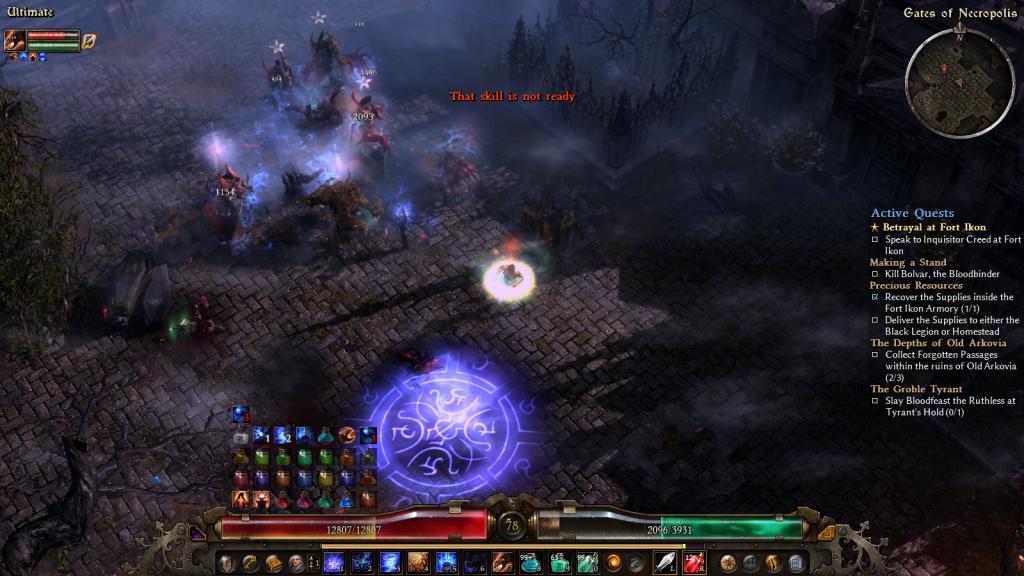The width and height of the screenshot is (1024, 576).
Task: Drink the teal potion in hotbar slot 8
Action: [x=531, y=563]
